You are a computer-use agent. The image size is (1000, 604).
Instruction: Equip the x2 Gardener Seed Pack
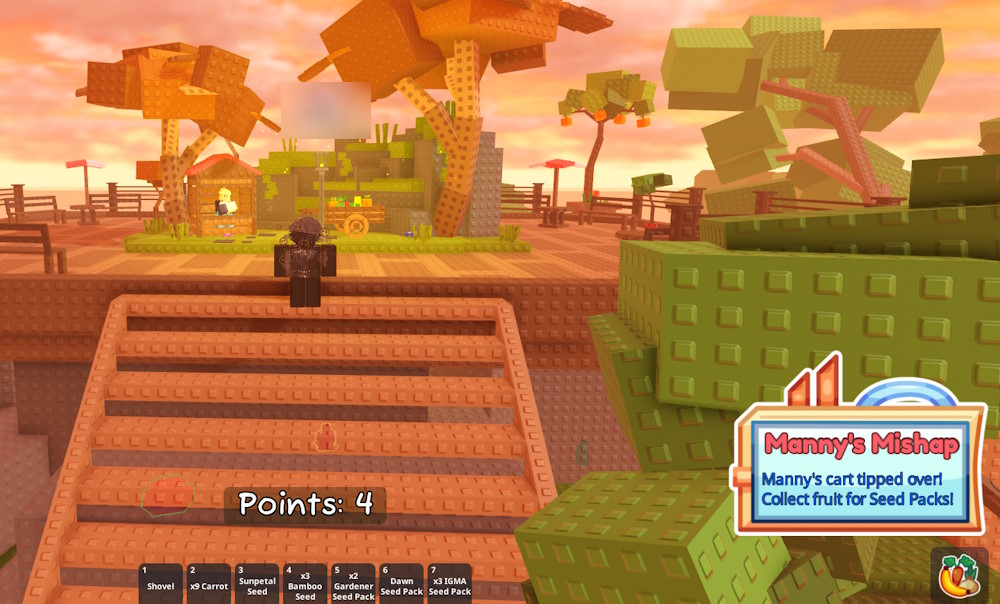(x=353, y=584)
